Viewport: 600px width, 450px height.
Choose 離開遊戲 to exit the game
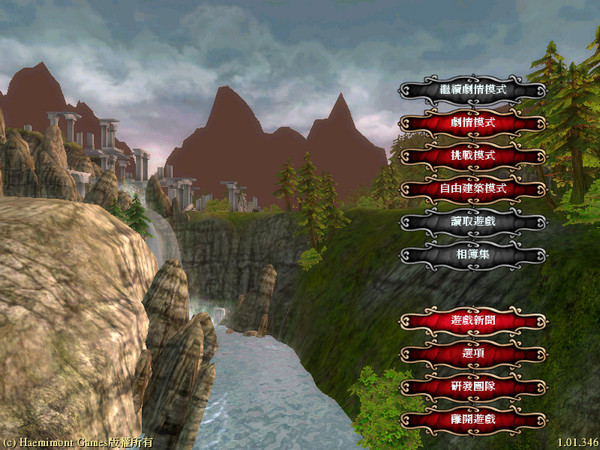pyautogui.click(x=473, y=420)
